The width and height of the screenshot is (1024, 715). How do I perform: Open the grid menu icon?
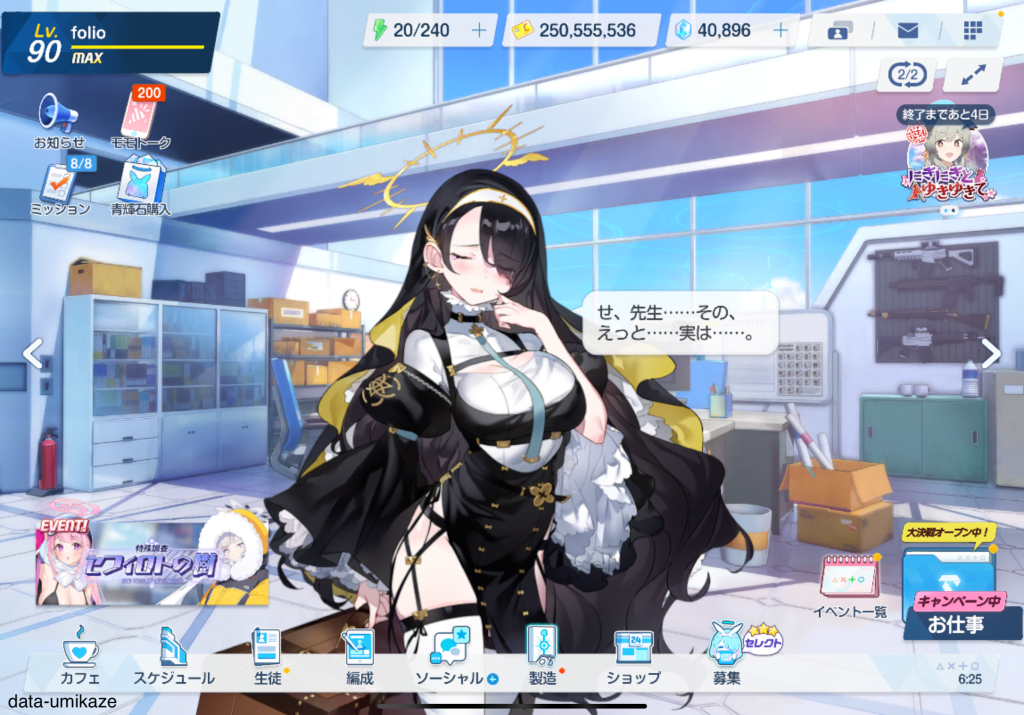[973, 31]
